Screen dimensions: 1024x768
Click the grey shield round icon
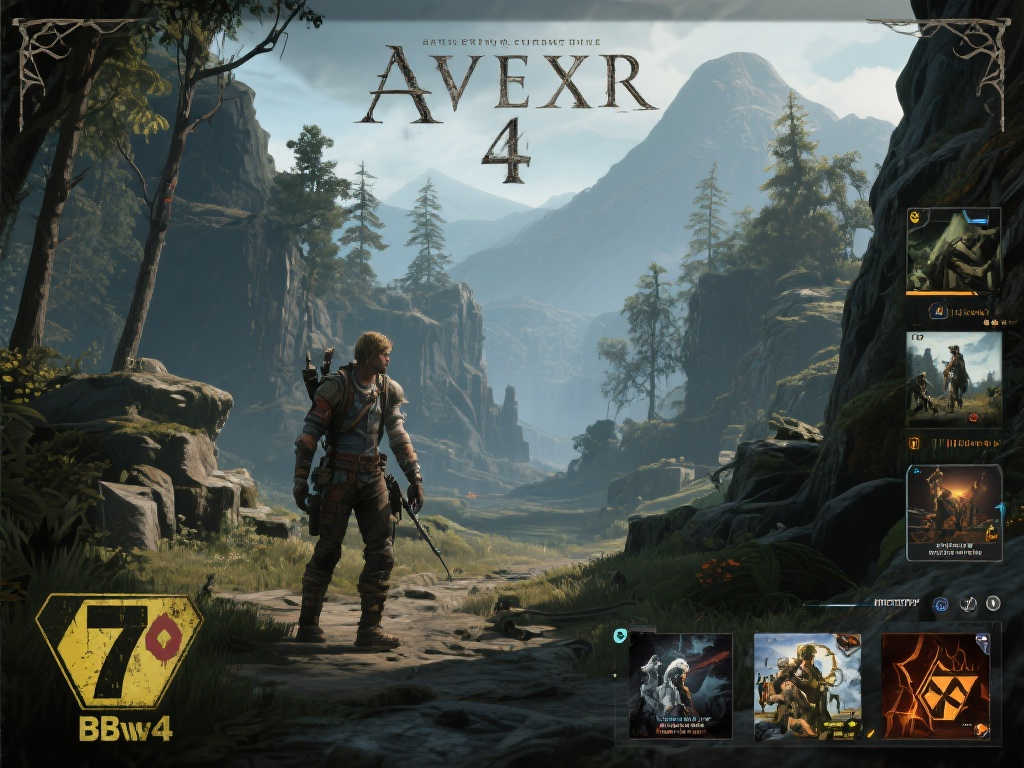pyautogui.click(x=993, y=603)
